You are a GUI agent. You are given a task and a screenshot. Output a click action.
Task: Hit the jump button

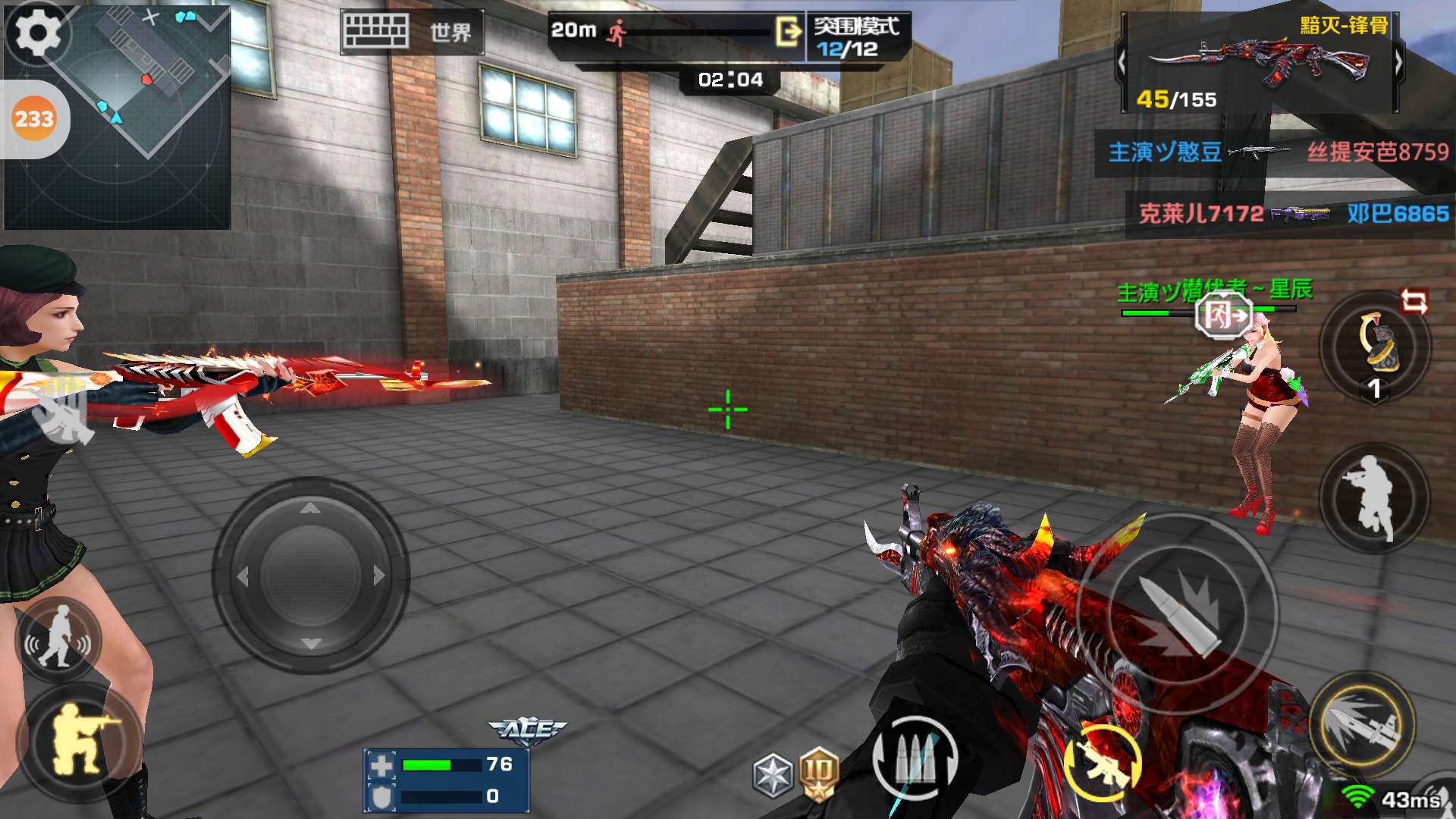pyautogui.click(x=1374, y=497)
